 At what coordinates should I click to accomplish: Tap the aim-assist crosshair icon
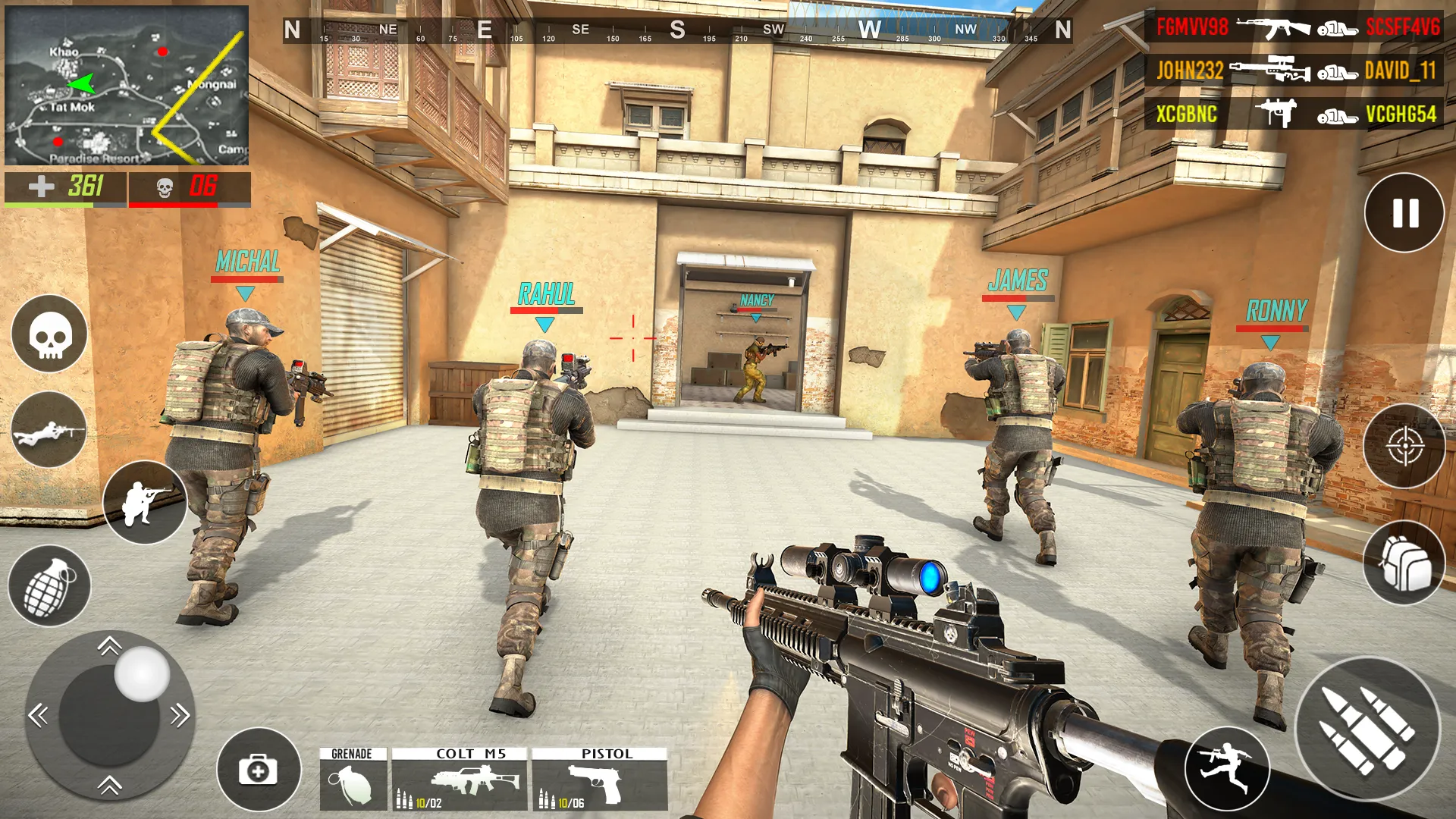point(1407,446)
